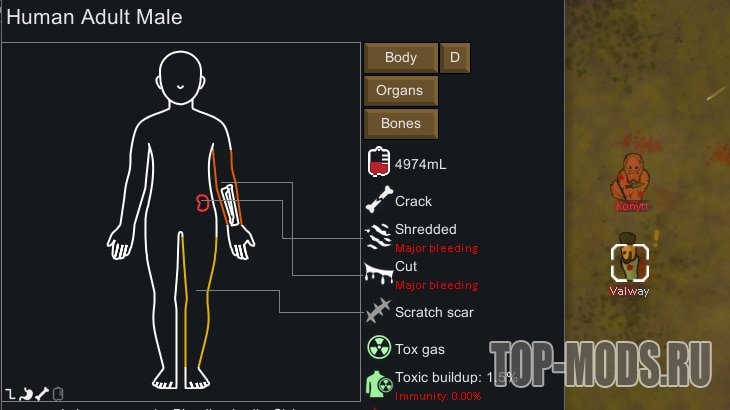Open the Bones view
The width and height of the screenshot is (730, 410).
coord(400,124)
